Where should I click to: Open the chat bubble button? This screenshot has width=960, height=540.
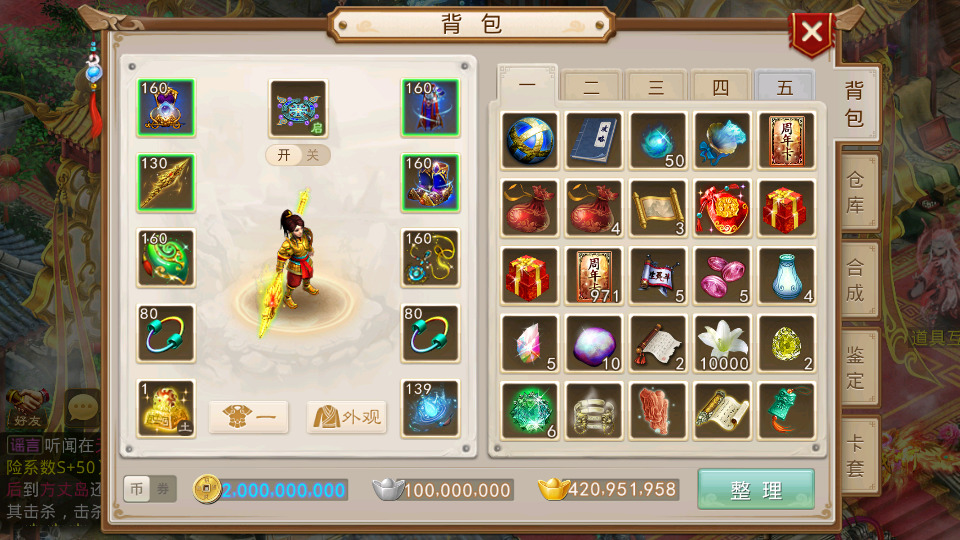tap(82, 408)
